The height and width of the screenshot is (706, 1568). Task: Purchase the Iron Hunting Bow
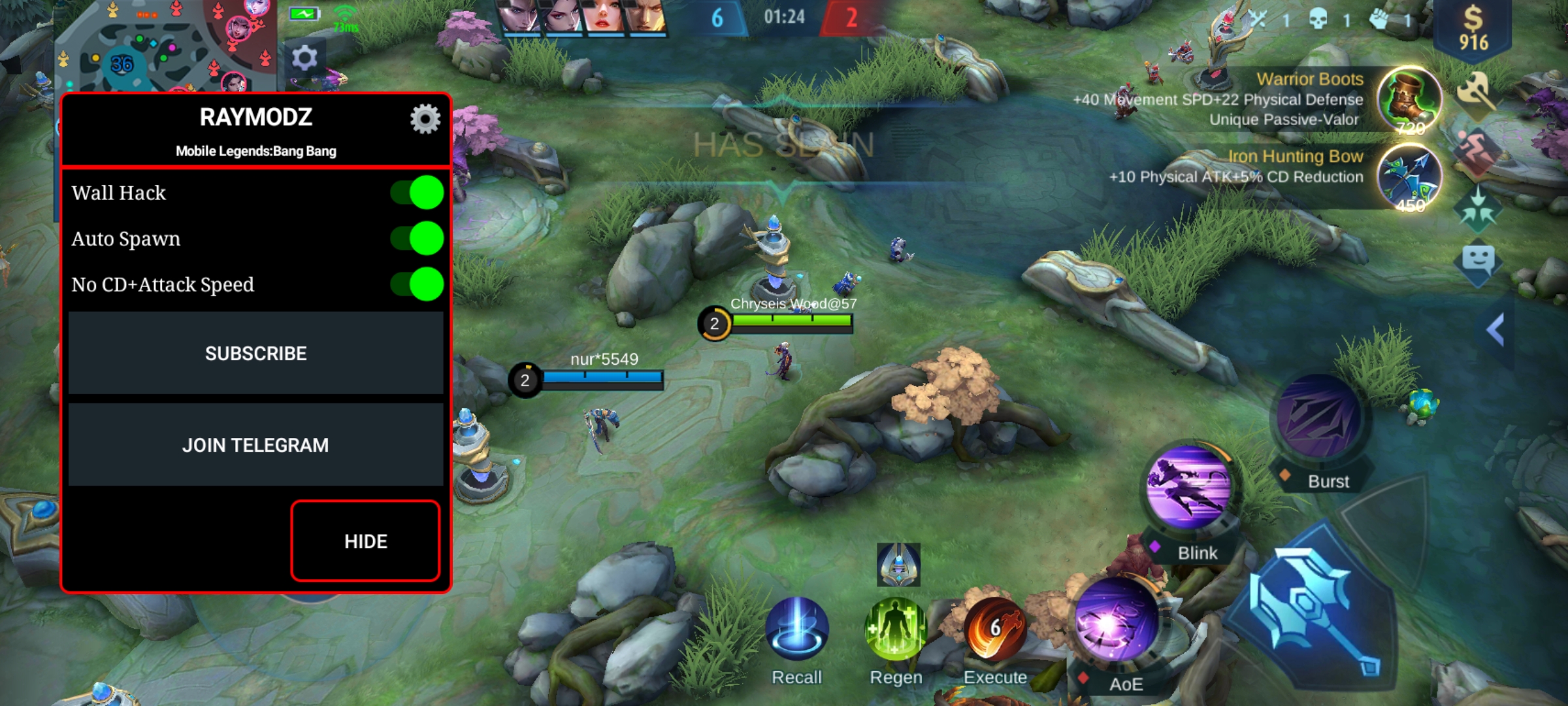click(1409, 176)
